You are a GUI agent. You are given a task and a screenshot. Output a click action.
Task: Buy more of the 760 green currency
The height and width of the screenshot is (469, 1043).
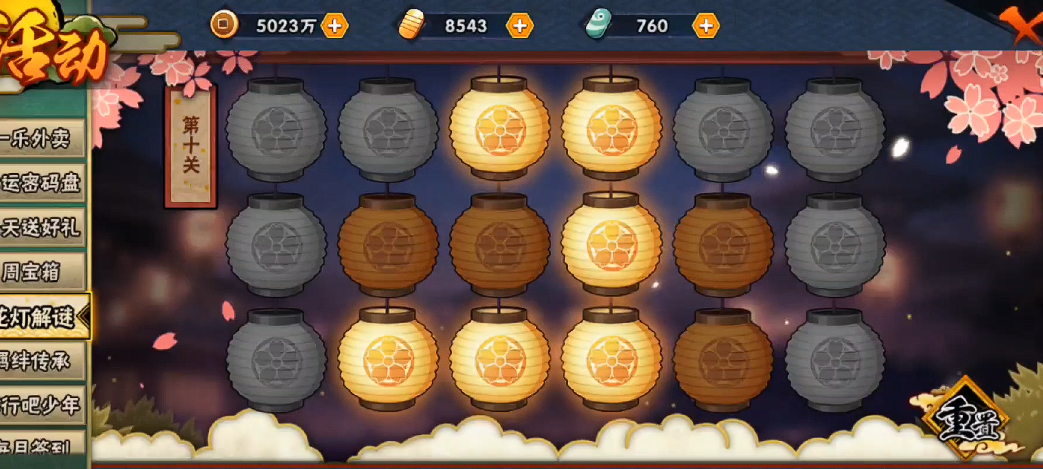pyautogui.click(x=706, y=25)
